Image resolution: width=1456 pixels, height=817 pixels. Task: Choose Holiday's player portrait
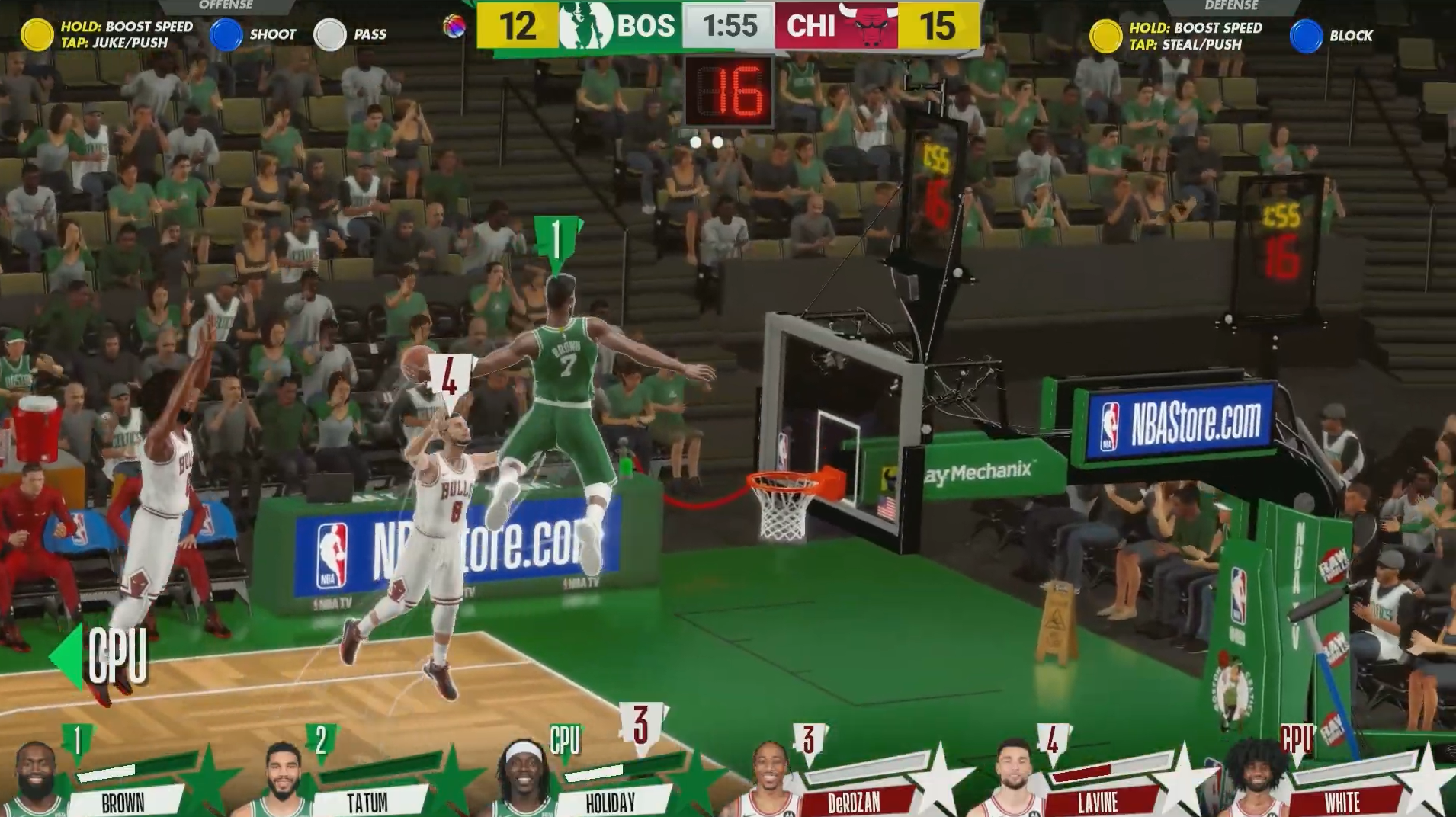[523, 779]
